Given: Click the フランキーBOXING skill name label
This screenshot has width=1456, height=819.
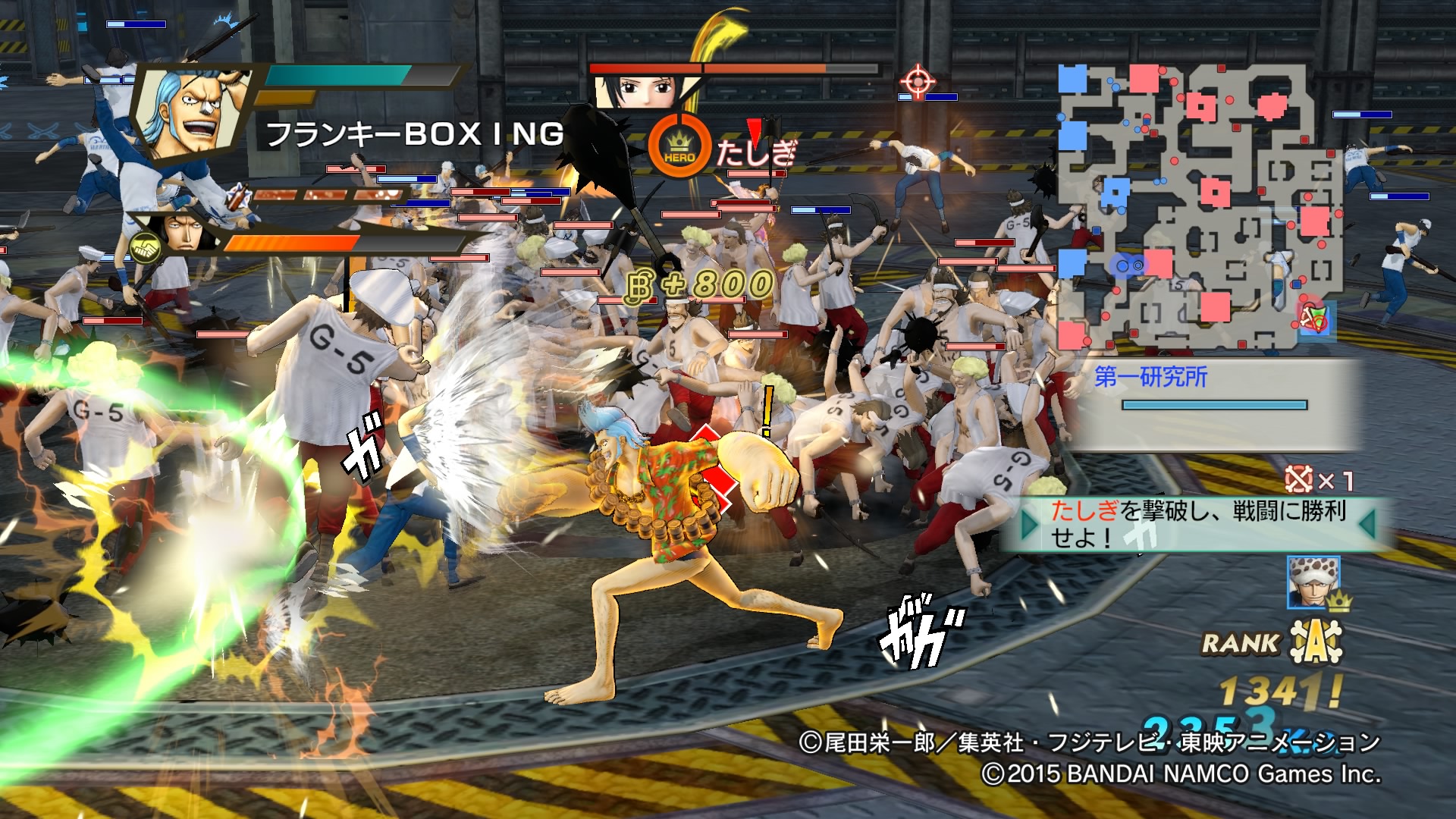Looking at the screenshot, I should pos(413,134).
